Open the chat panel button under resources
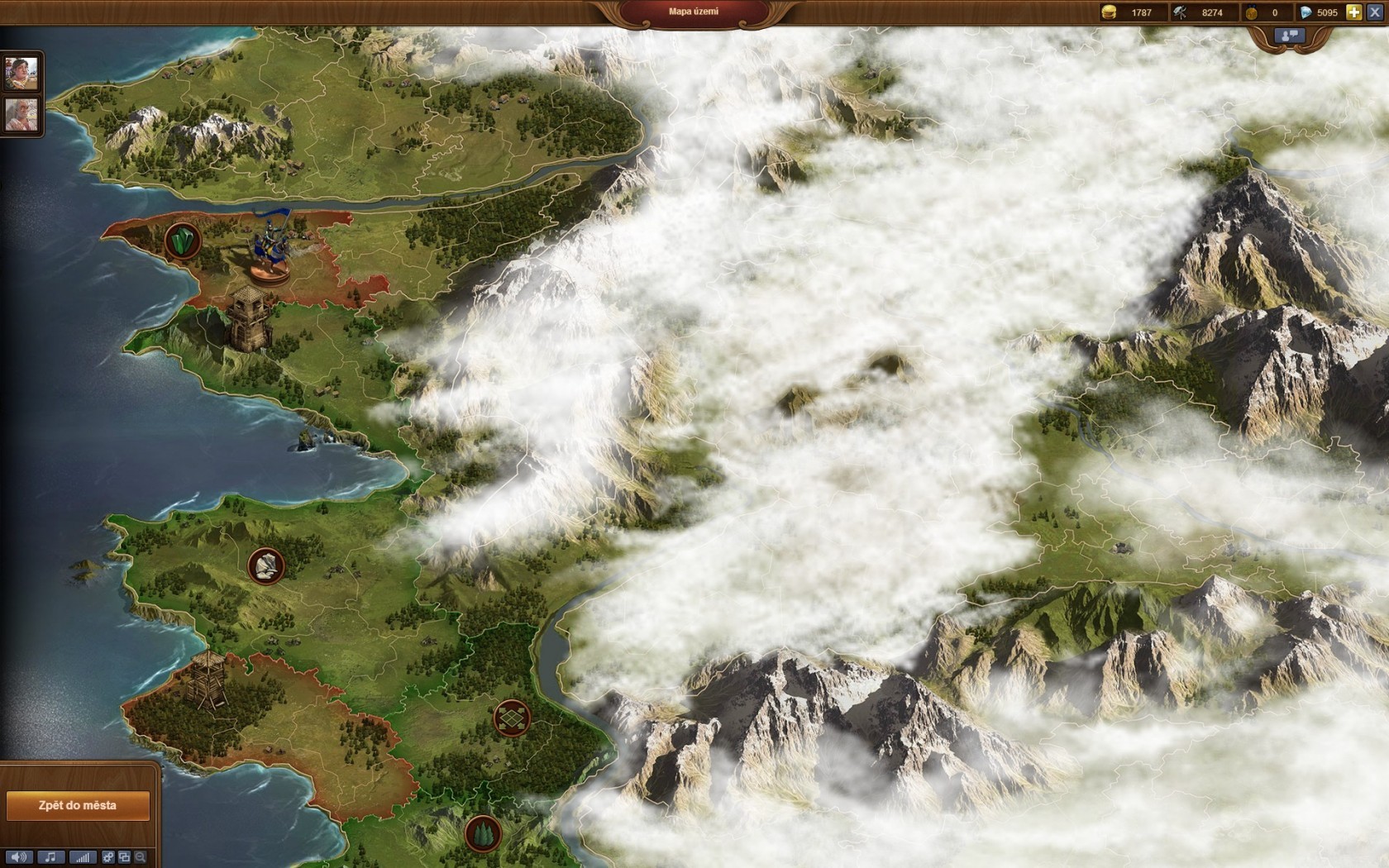1389x868 pixels. coord(1290,36)
